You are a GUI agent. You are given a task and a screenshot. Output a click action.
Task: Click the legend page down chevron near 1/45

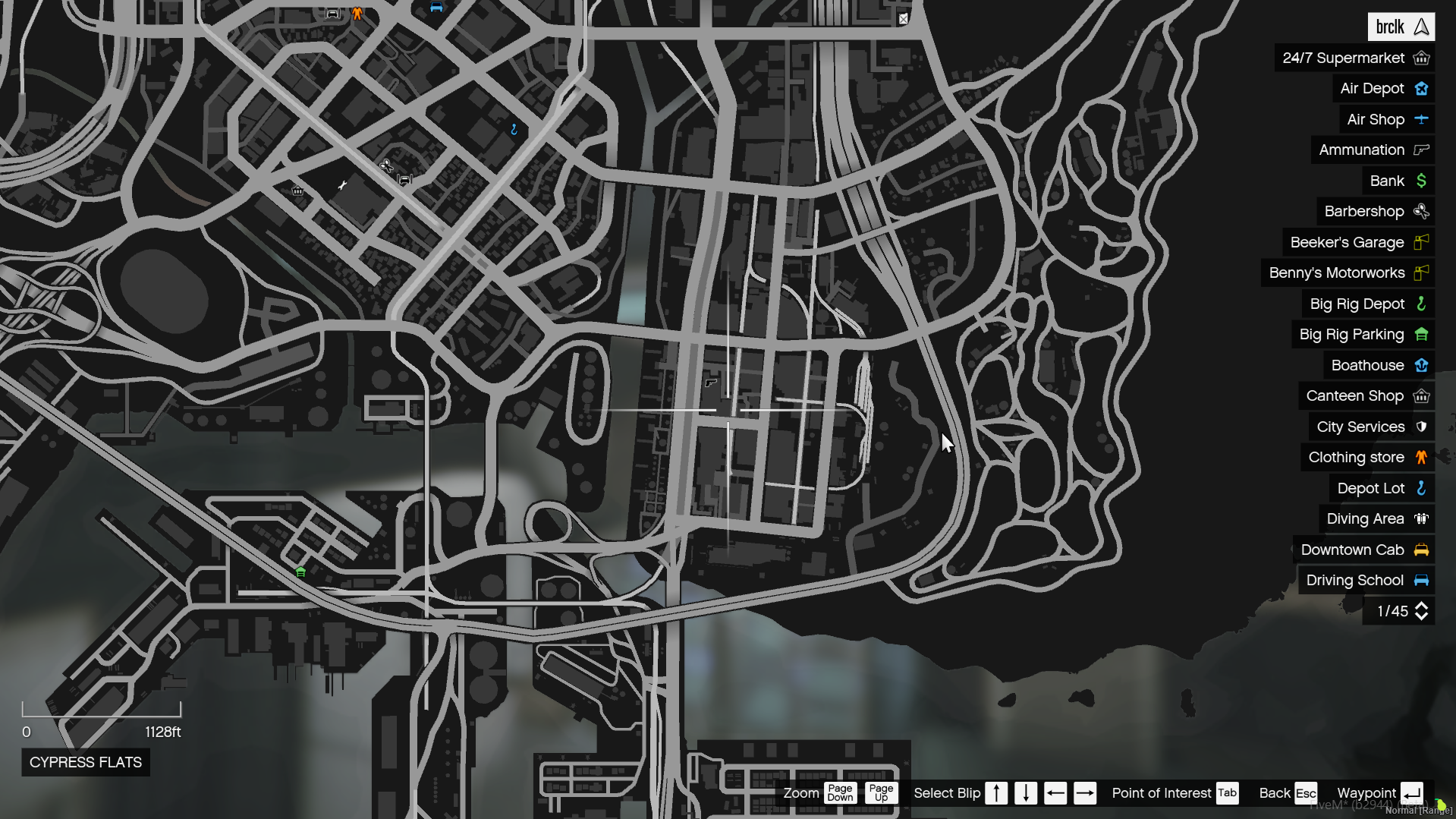(x=1420, y=616)
